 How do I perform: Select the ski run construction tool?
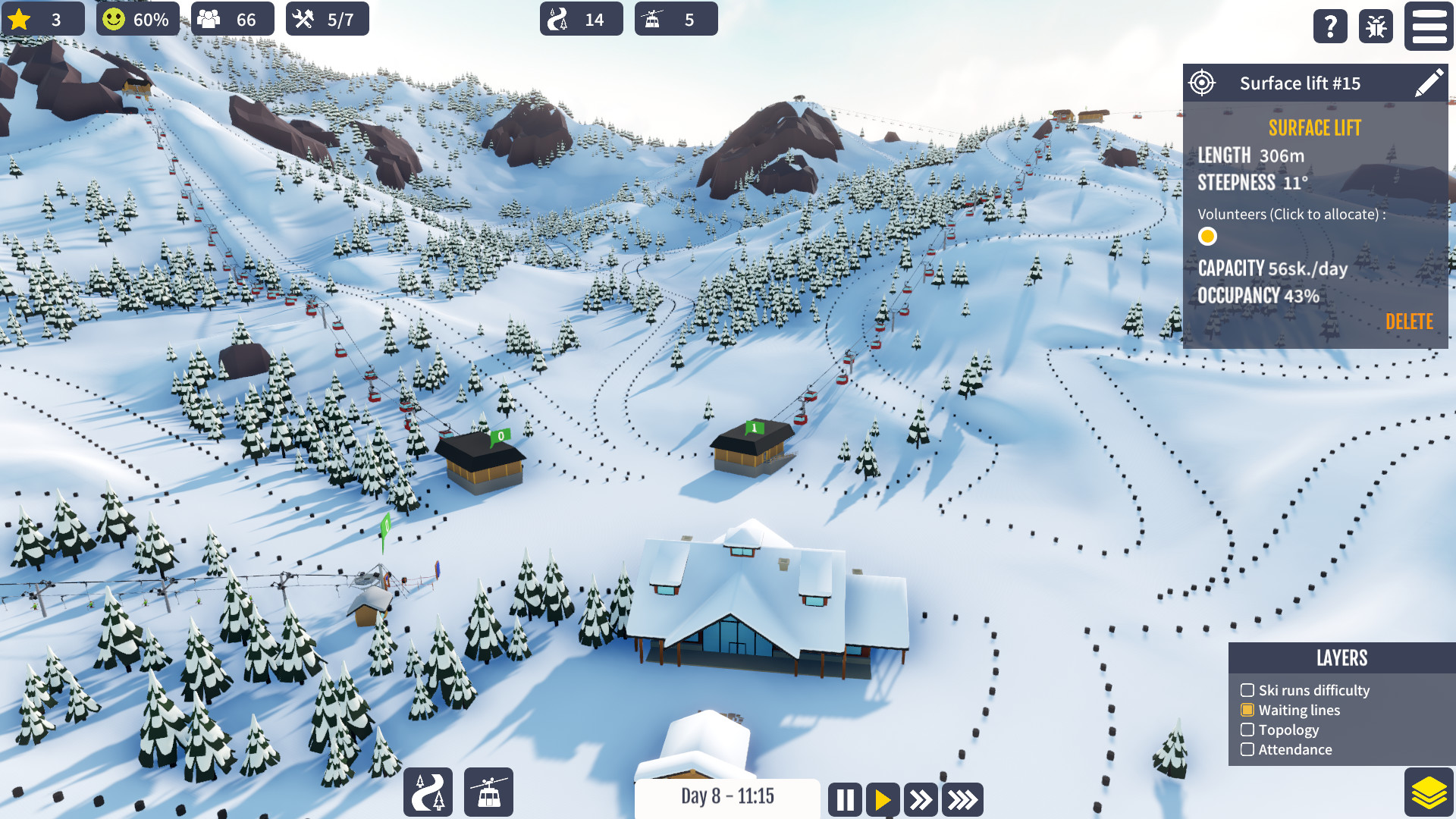click(x=428, y=792)
